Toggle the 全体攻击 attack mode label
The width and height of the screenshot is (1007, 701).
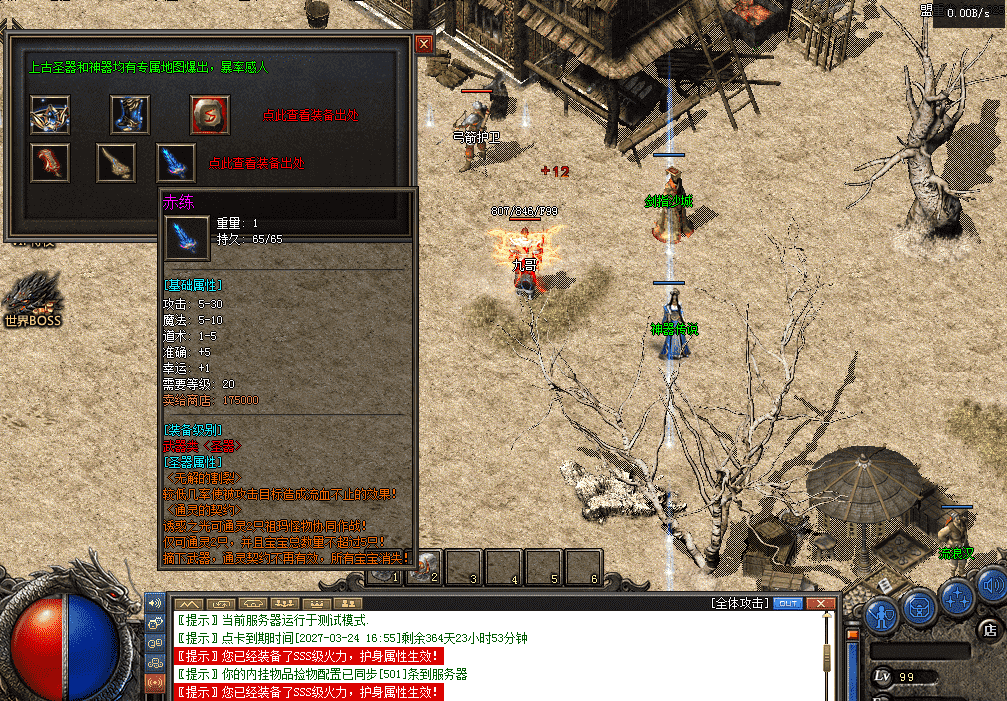tap(739, 604)
